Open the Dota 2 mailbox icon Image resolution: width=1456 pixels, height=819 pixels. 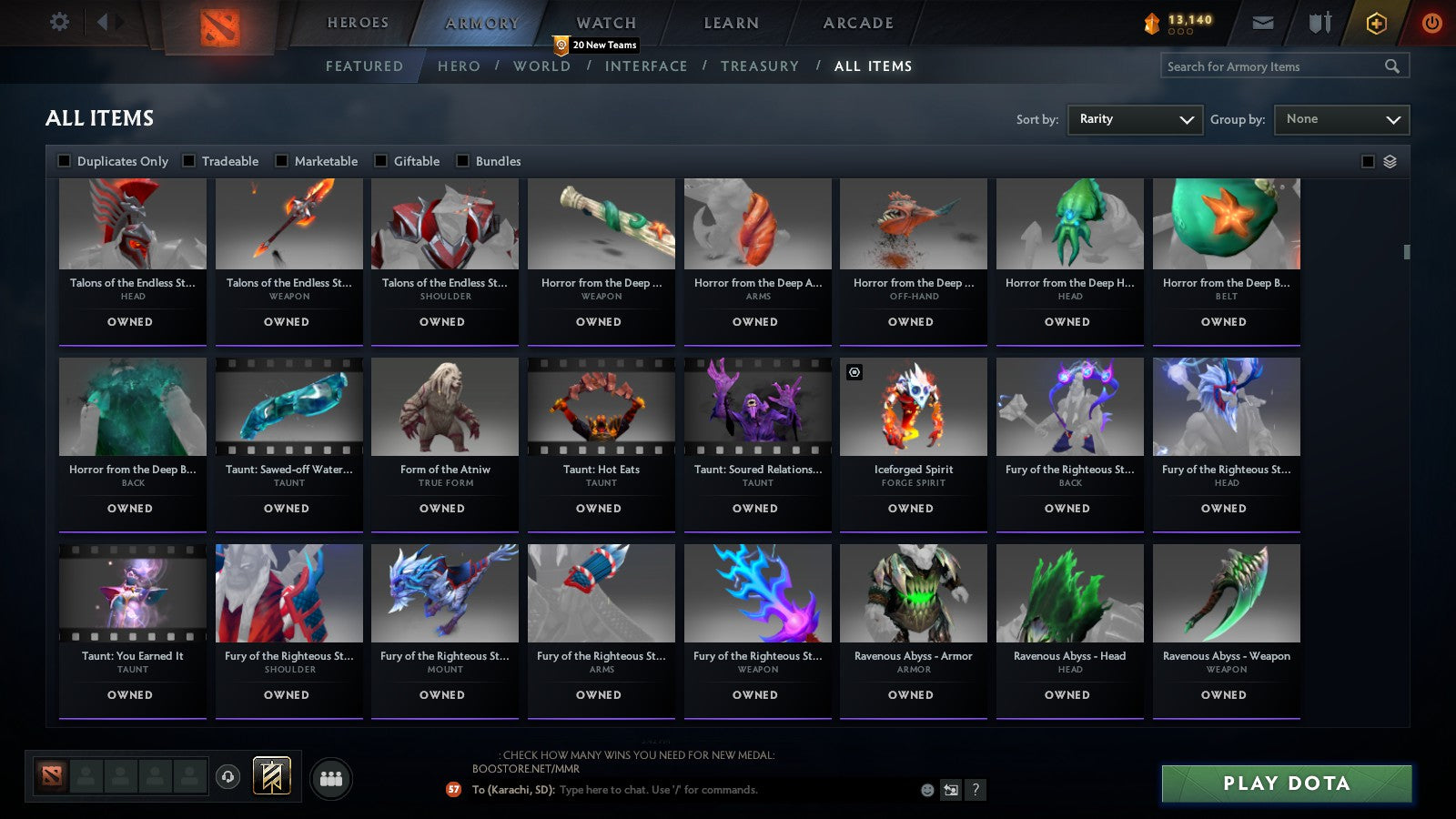click(x=1264, y=24)
